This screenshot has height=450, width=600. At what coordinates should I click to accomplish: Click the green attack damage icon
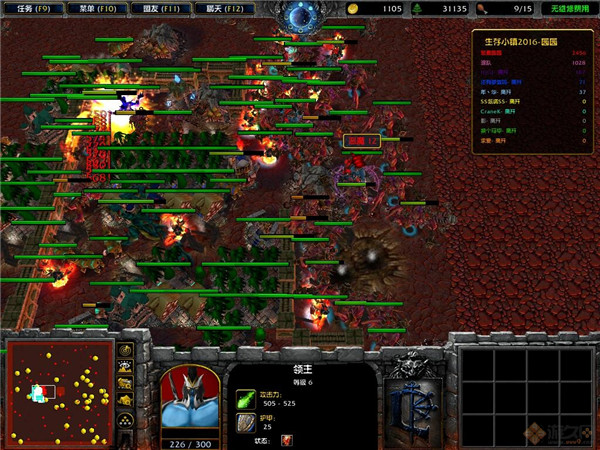pos(245,398)
